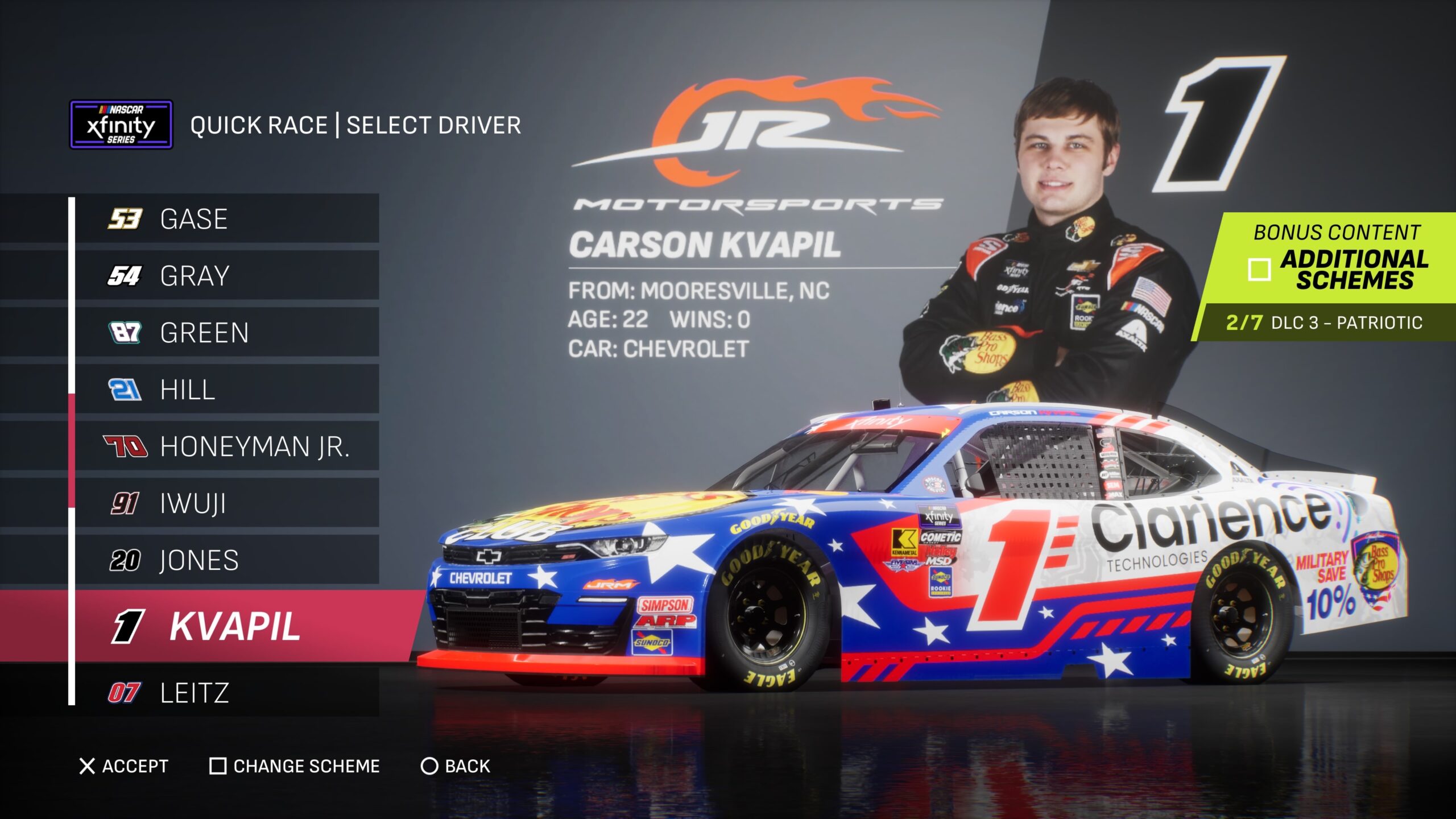1456x819 pixels.
Task: Select driver Gase, car 53
Action: [x=226, y=219]
